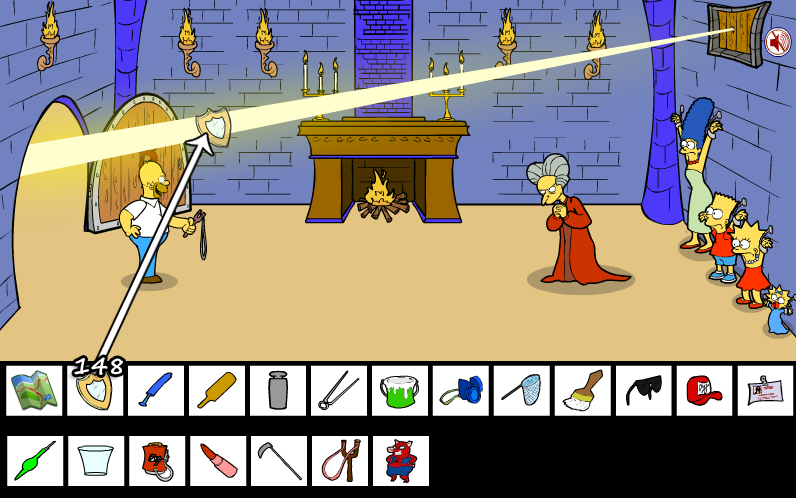This screenshot has height=498, width=796.
Task: Select the metal tongs item
Action: pos(339,391)
